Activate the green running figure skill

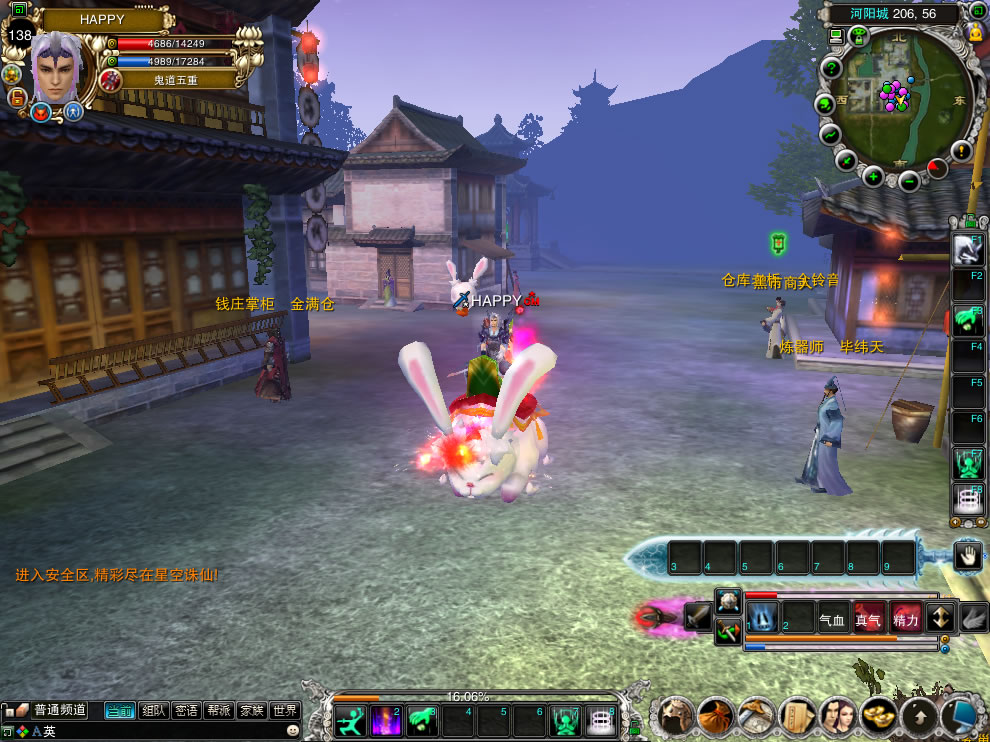coord(349,720)
